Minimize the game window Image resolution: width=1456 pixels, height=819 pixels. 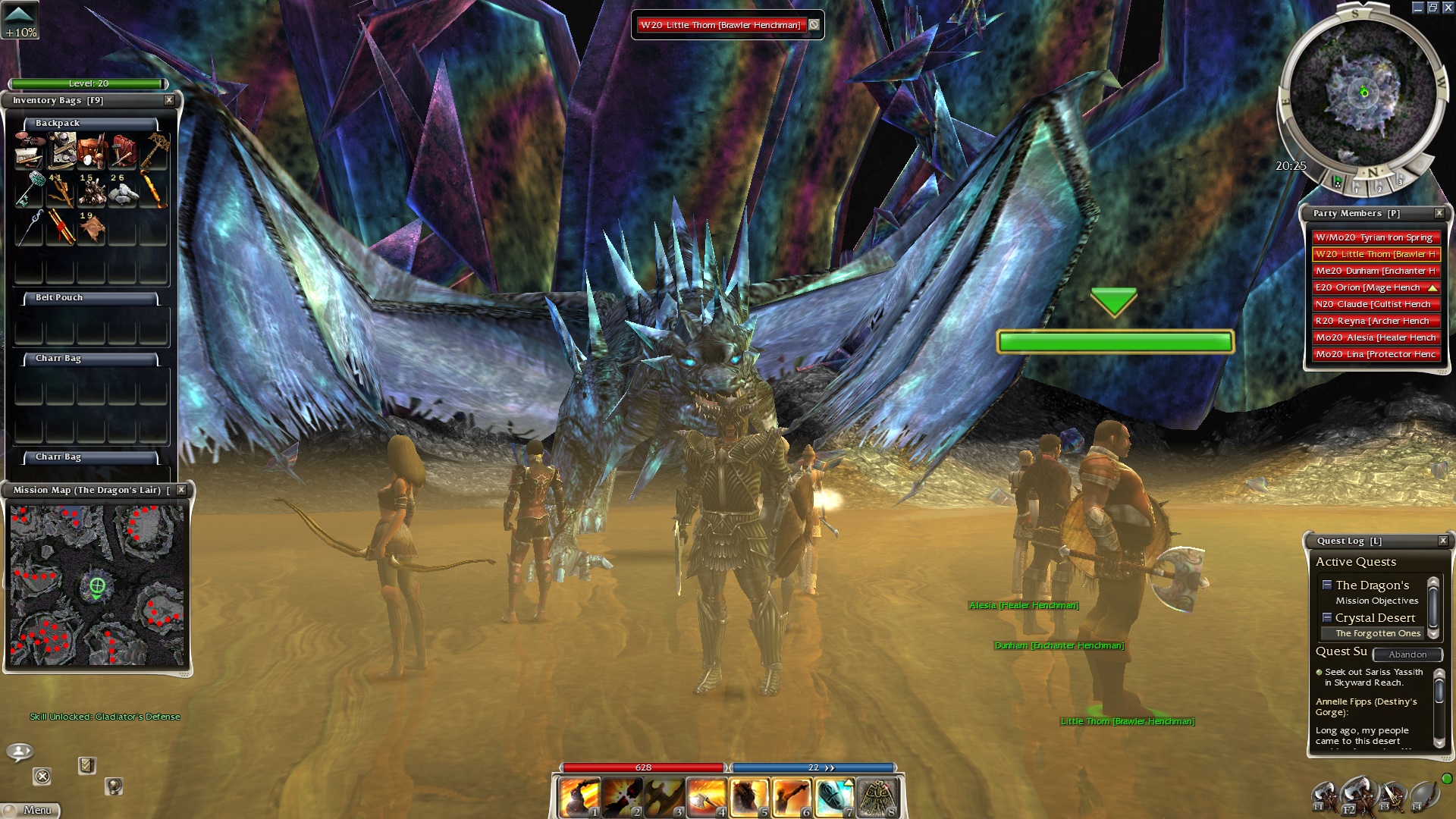(x=1417, y=8)
